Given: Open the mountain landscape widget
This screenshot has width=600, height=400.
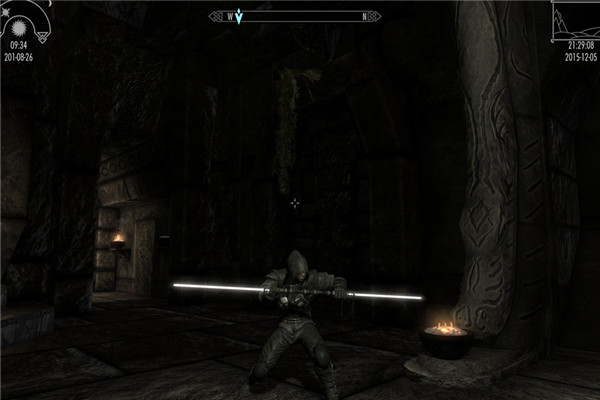Looking at the screenshot, I should click(x=575, y=22).
